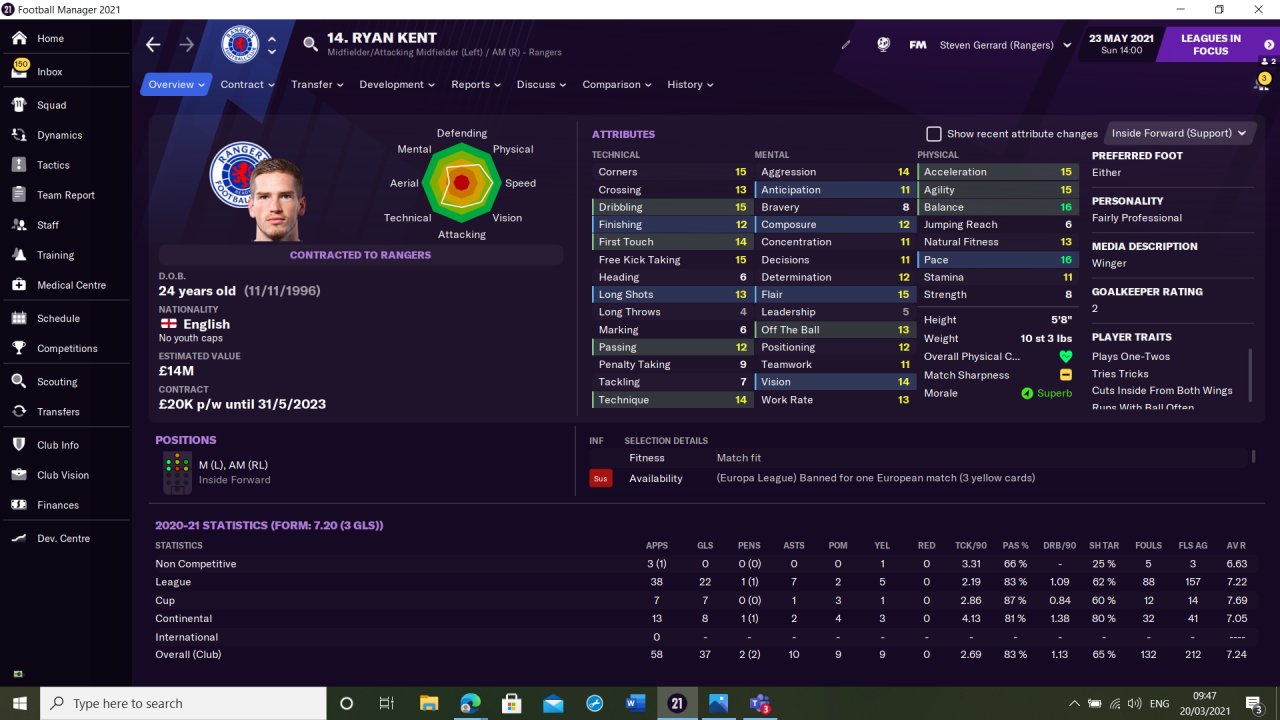Viewport: 1280px width, 720px height.
Task: Open the History tab menu
Action: click(690, 85)
